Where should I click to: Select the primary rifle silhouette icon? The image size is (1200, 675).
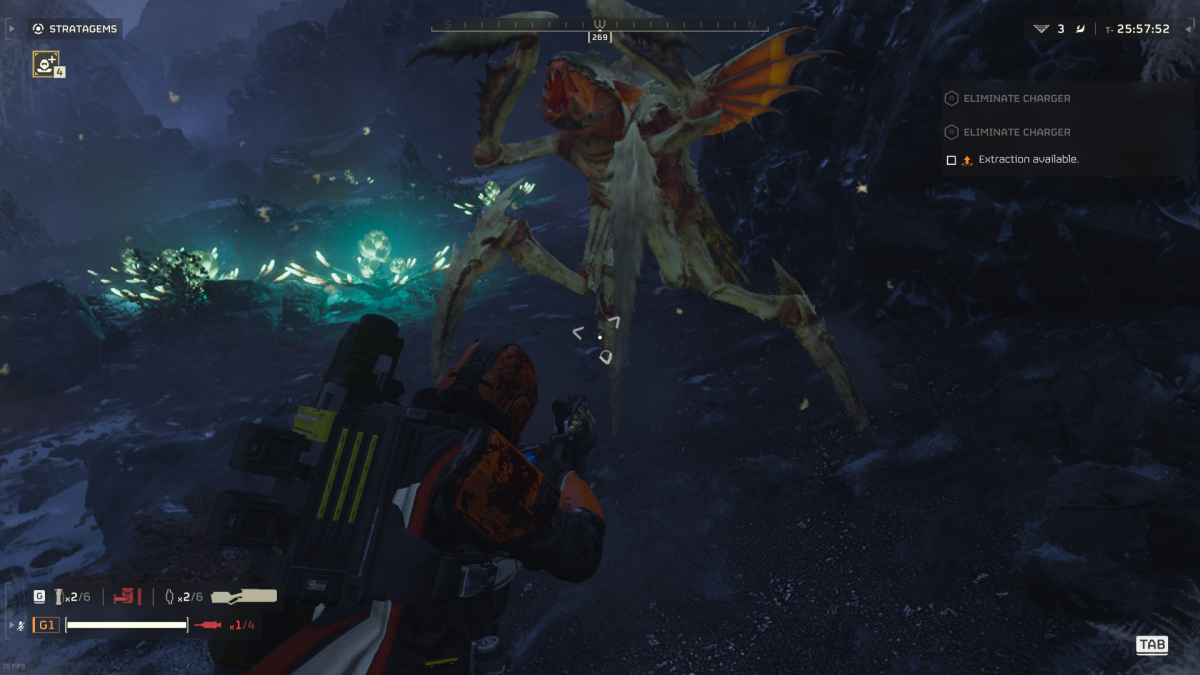click(244, 596)
